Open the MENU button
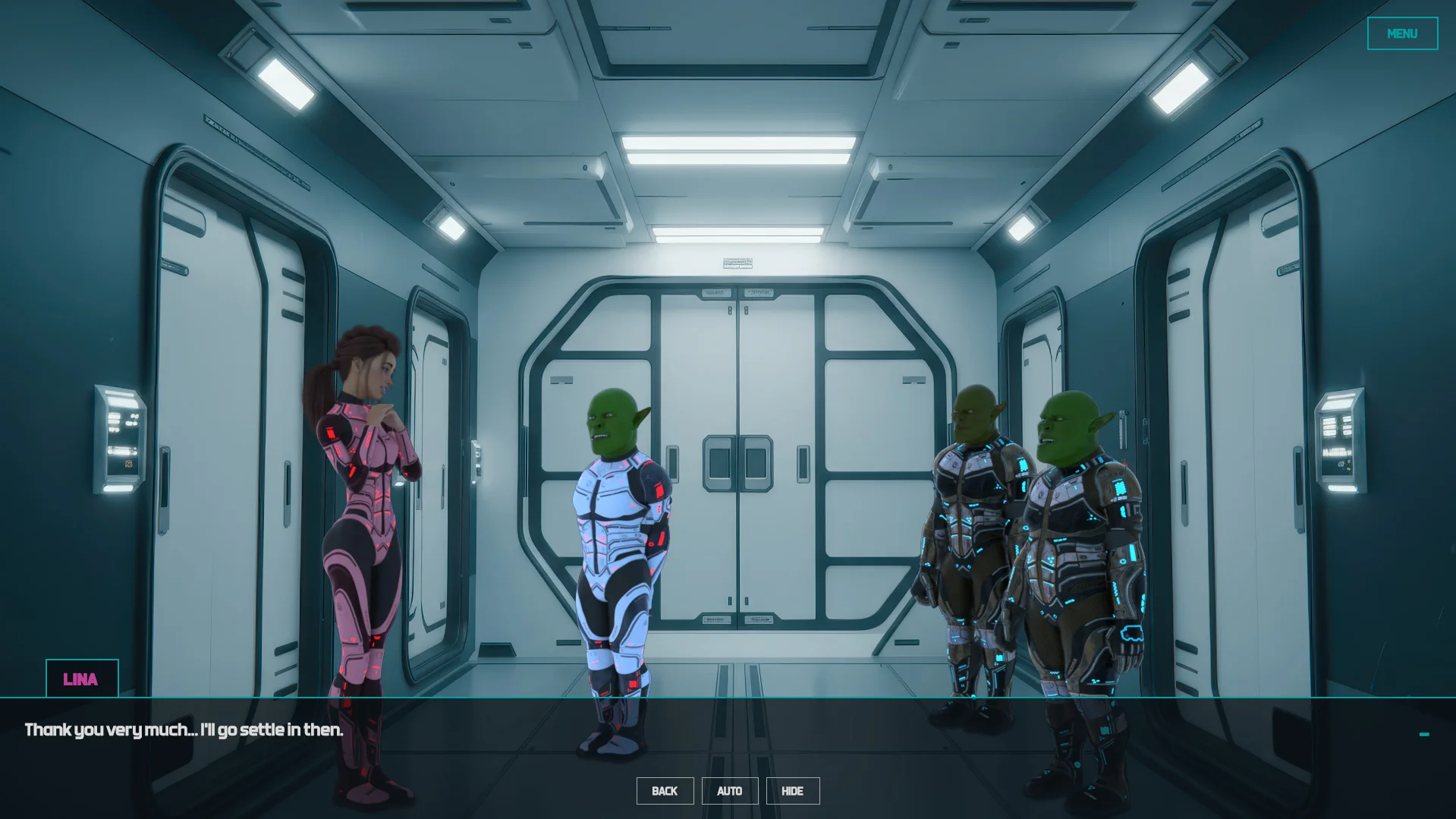Image resolution: width=1456 pixels, height=819 pixels. (x=1401, y=33)
